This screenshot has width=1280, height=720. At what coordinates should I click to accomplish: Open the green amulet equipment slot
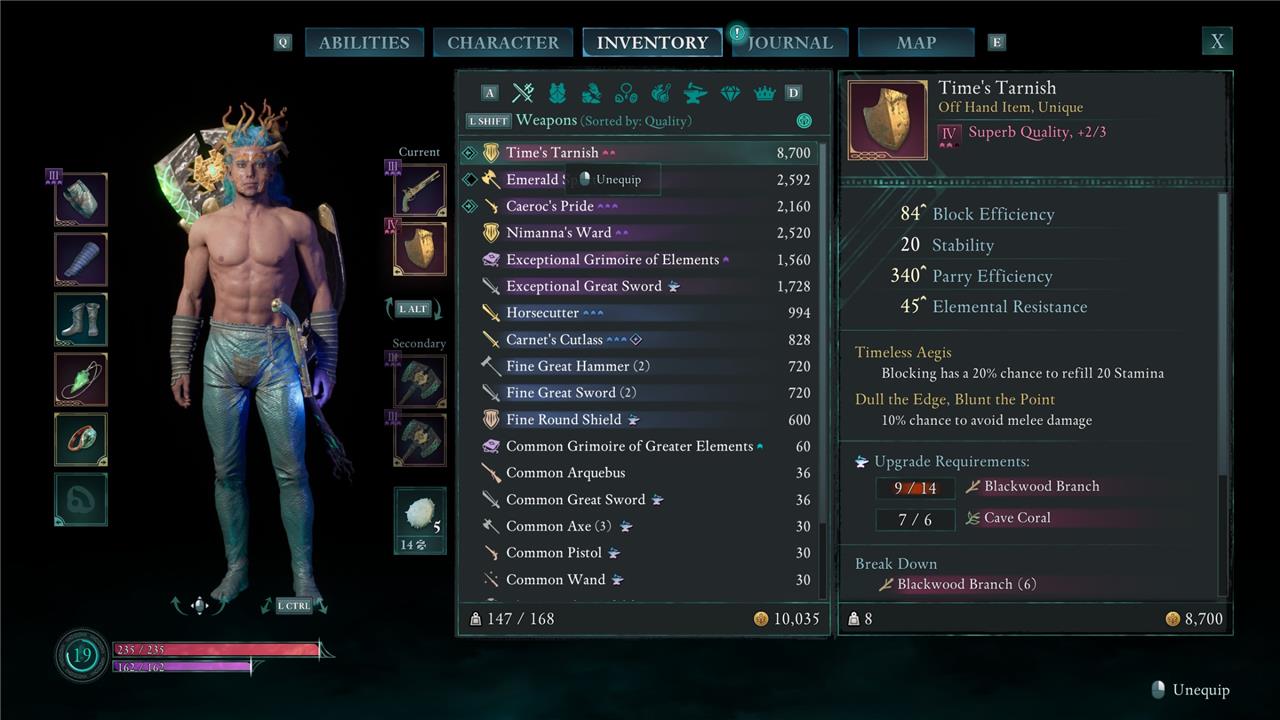pos(81,380)
